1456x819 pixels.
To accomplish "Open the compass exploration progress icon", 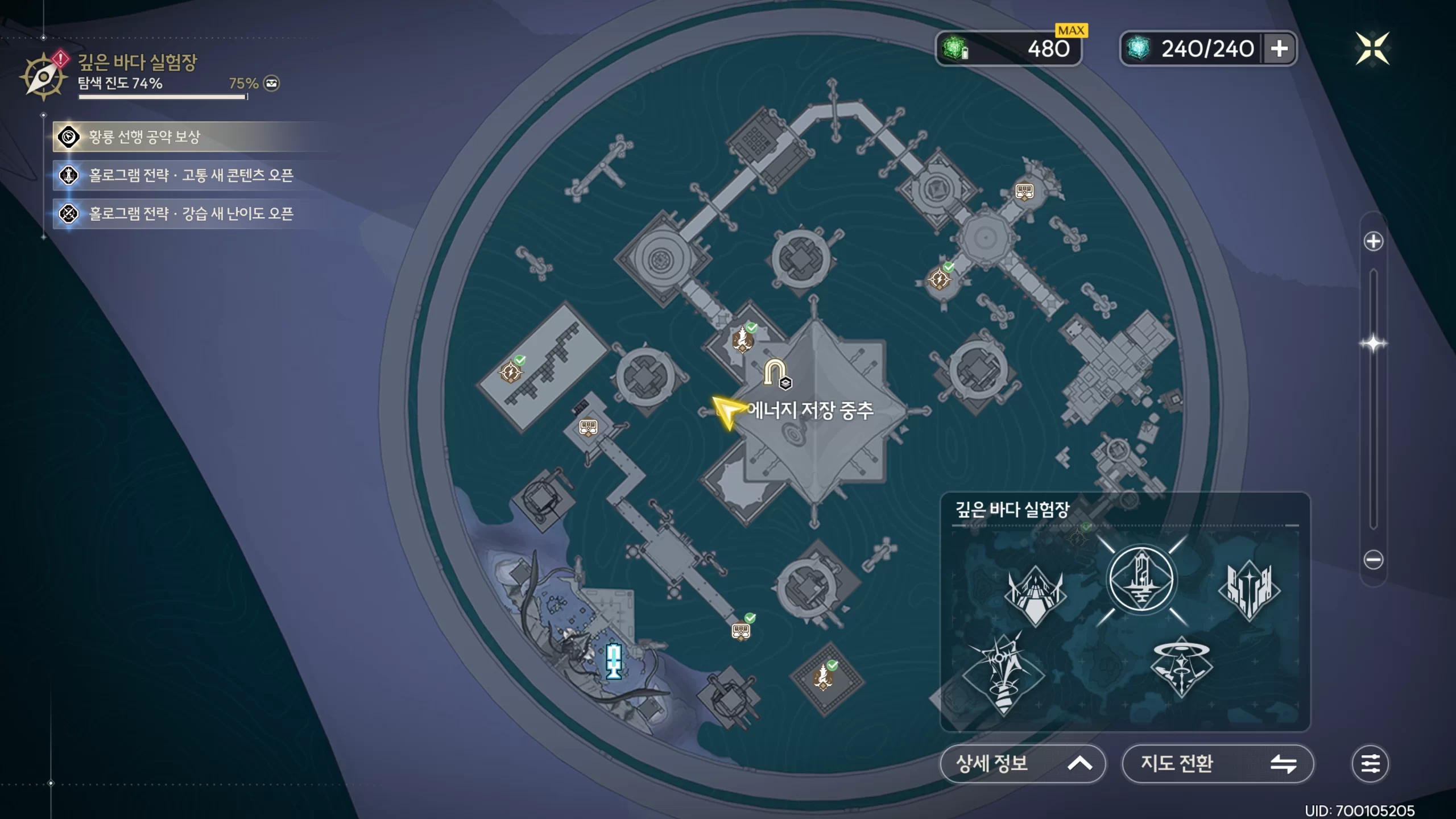I will click(43, 77).
